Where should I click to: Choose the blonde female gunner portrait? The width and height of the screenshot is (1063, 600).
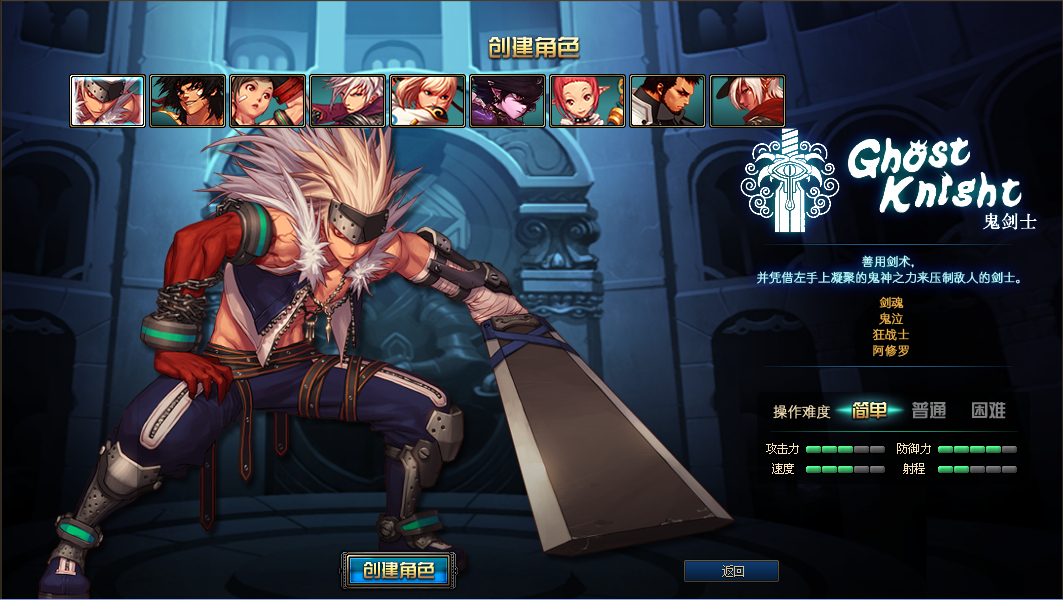[x=427, y=101]
